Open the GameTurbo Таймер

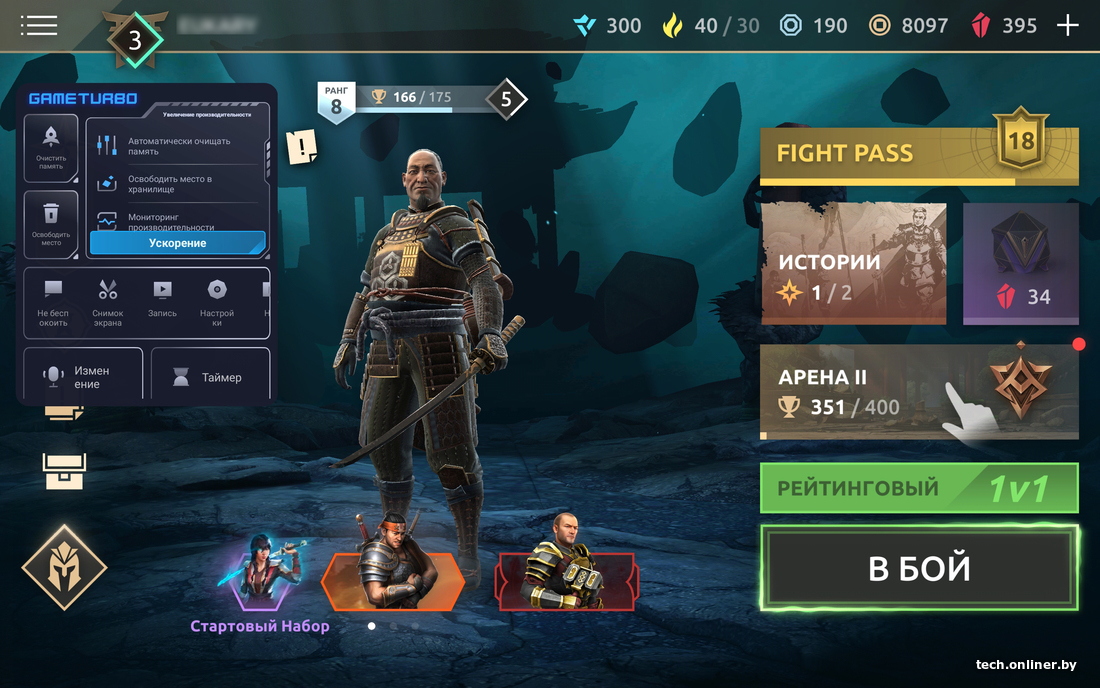[x=210, y=377]
